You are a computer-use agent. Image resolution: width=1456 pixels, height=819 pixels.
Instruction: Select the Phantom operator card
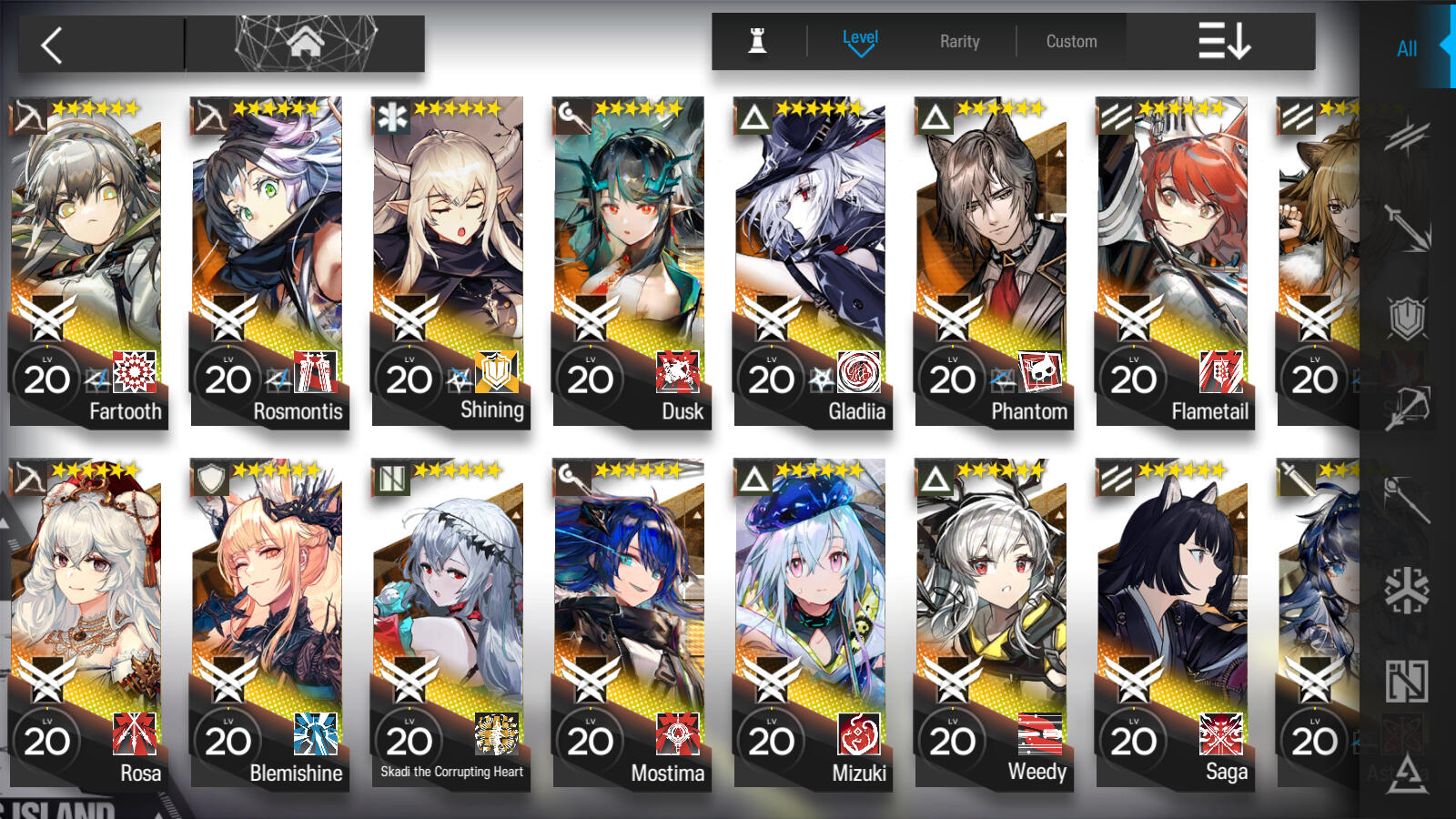[993, 261]
